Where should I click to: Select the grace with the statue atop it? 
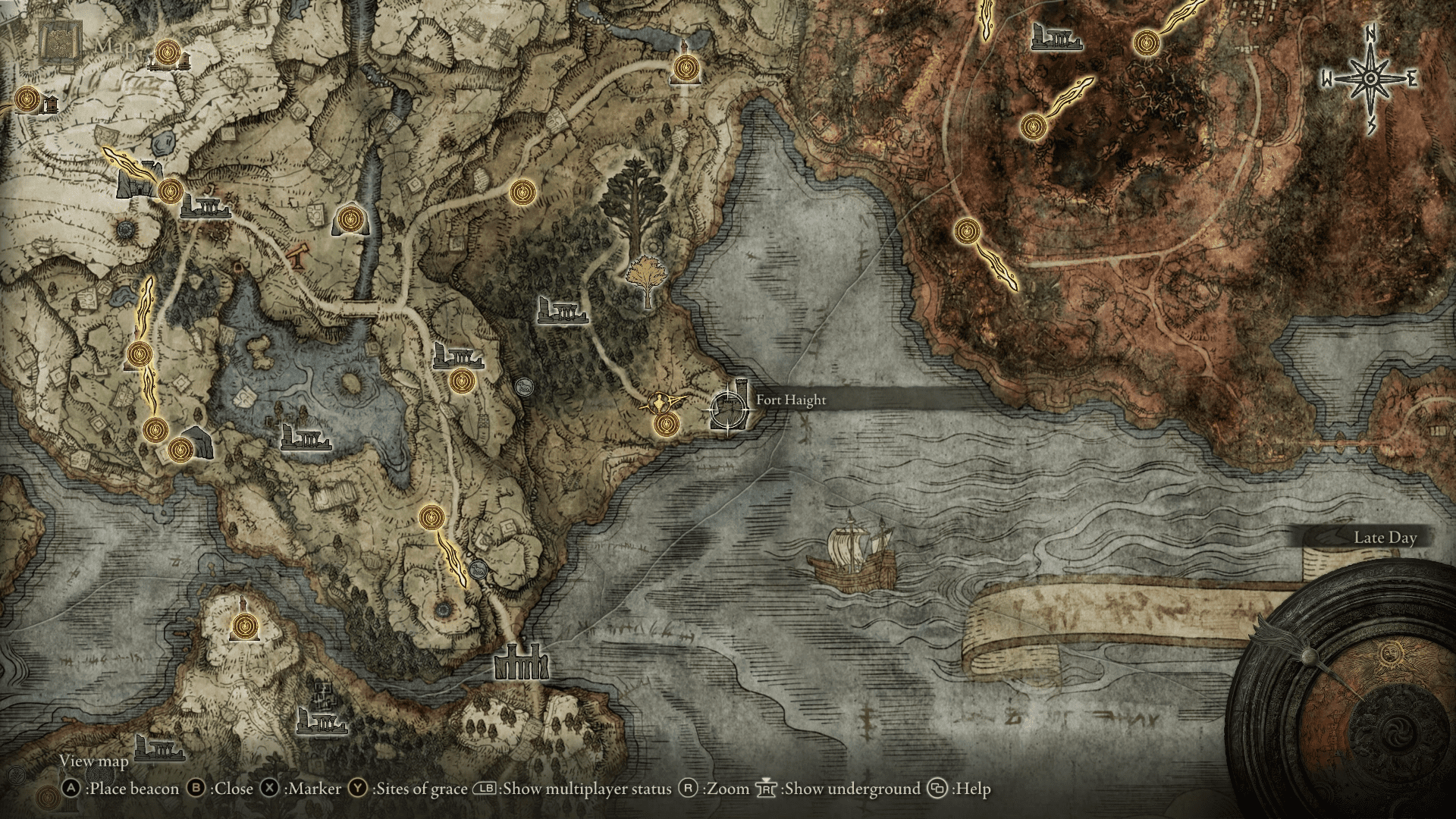[687, 68]
